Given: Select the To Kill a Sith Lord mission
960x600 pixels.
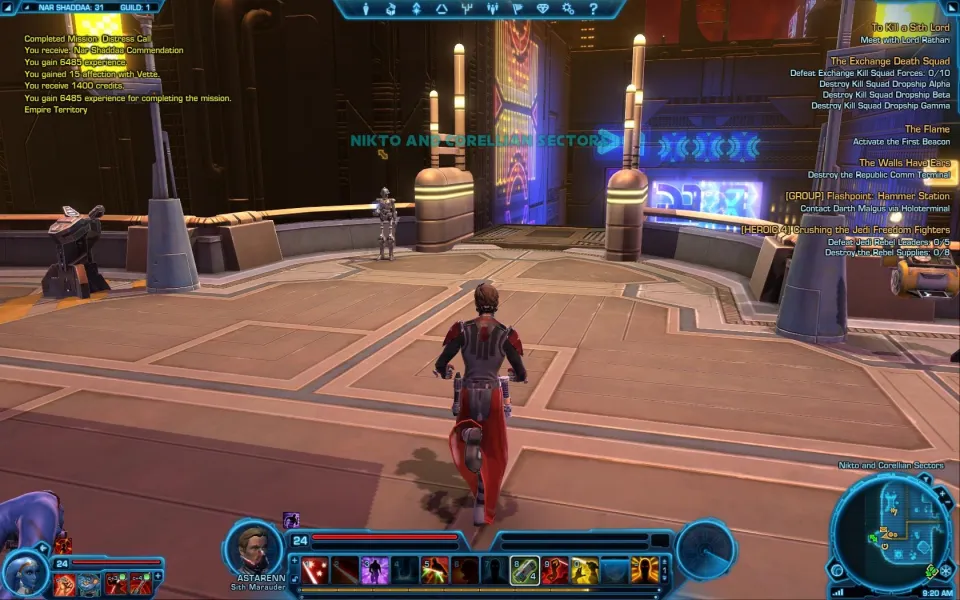Looking at the screenshot, I should [x=910, y=28].
